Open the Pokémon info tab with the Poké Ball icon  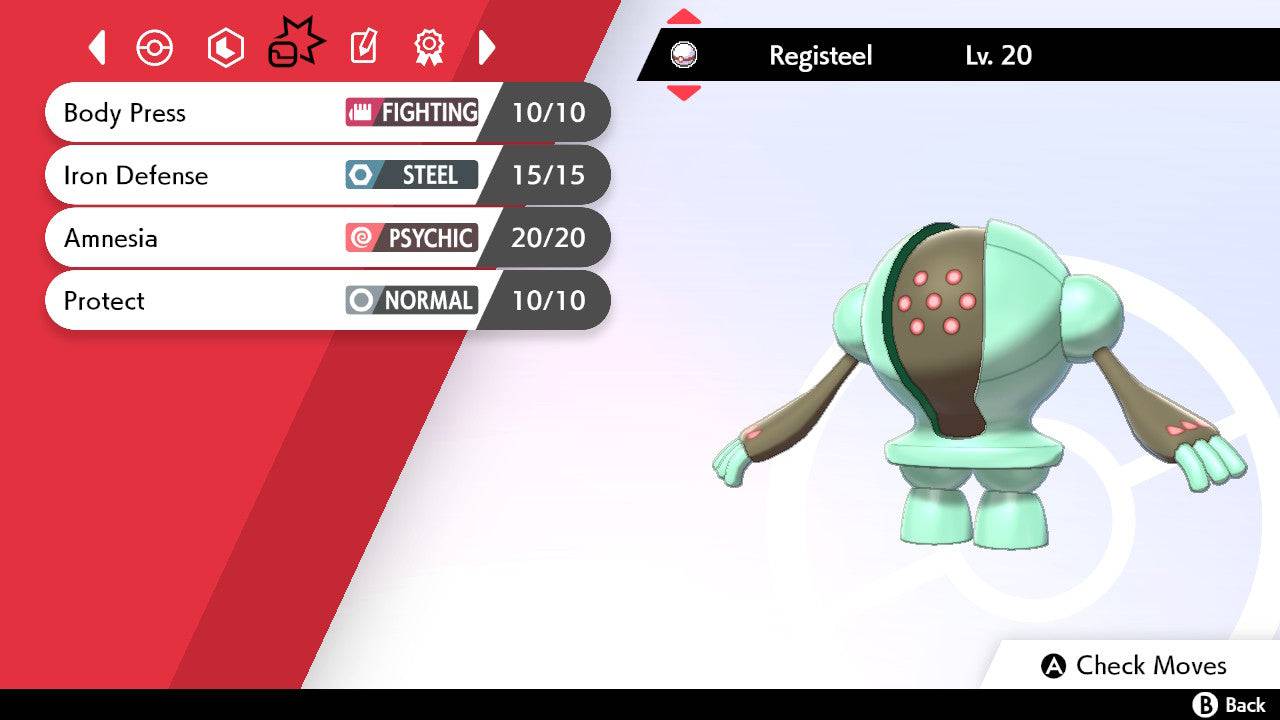[x=155, y=46]
